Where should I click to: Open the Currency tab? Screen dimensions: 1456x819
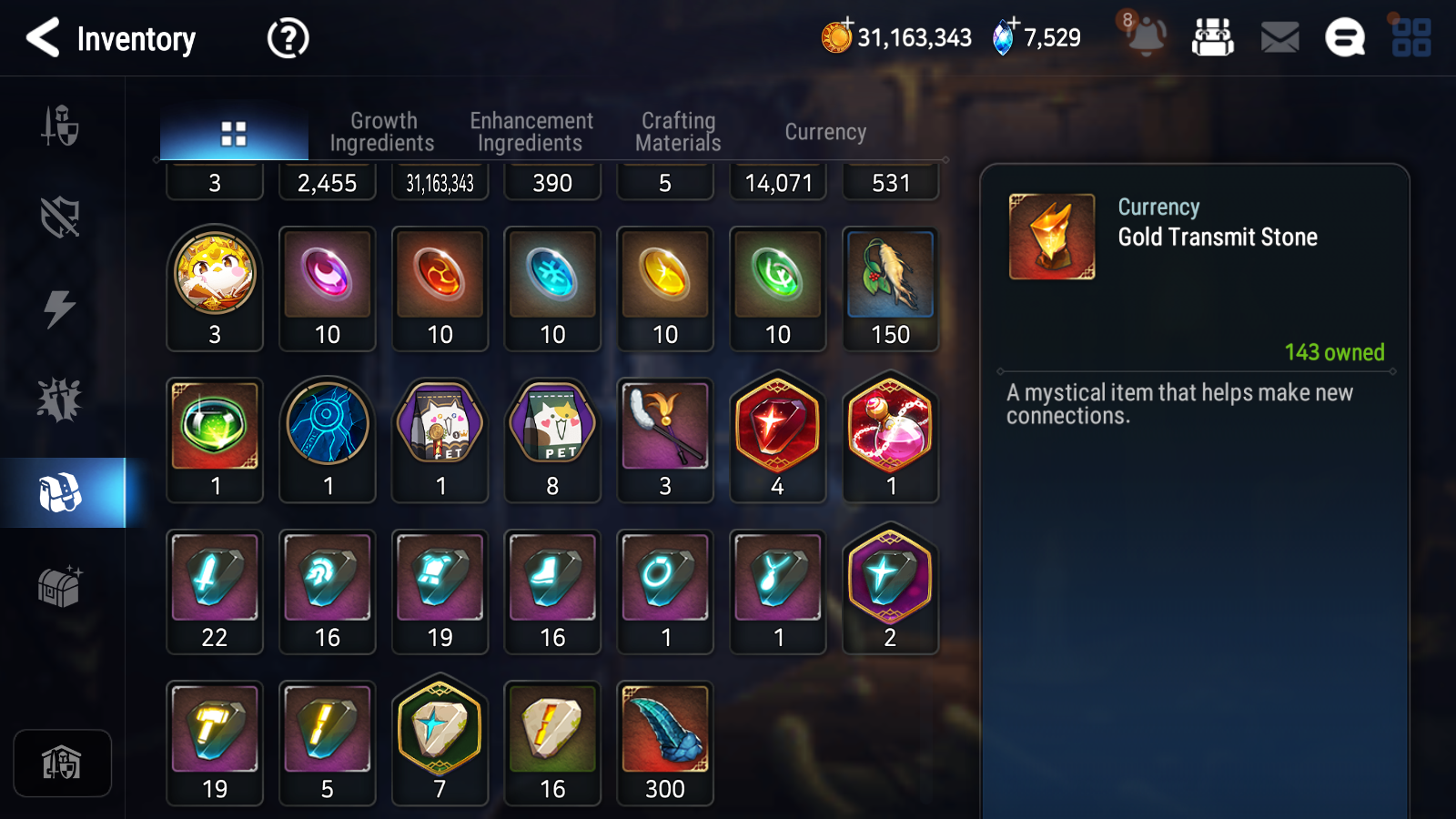(824, 131)
